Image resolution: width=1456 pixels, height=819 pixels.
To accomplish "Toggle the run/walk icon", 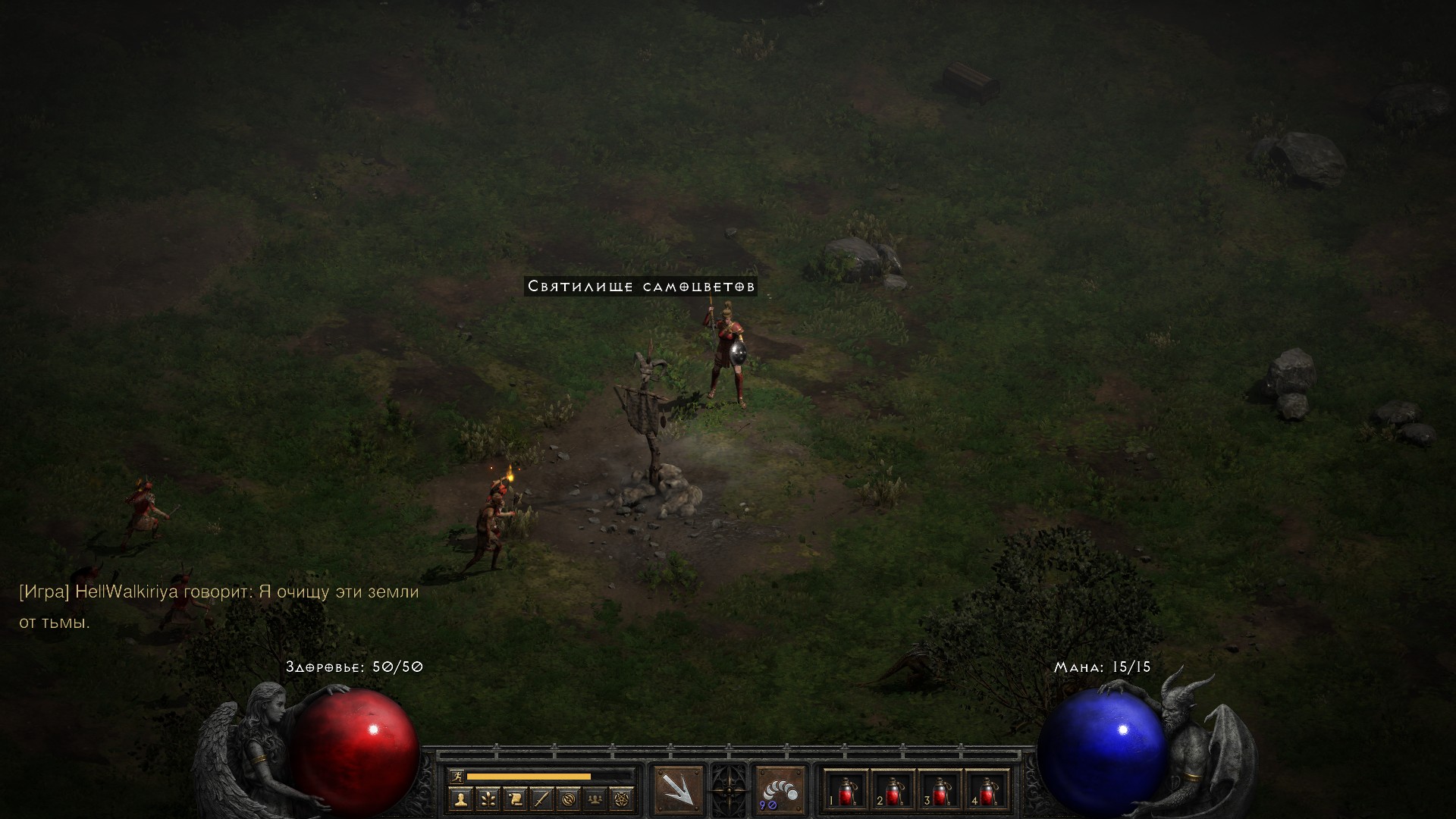I will [456, 776].
